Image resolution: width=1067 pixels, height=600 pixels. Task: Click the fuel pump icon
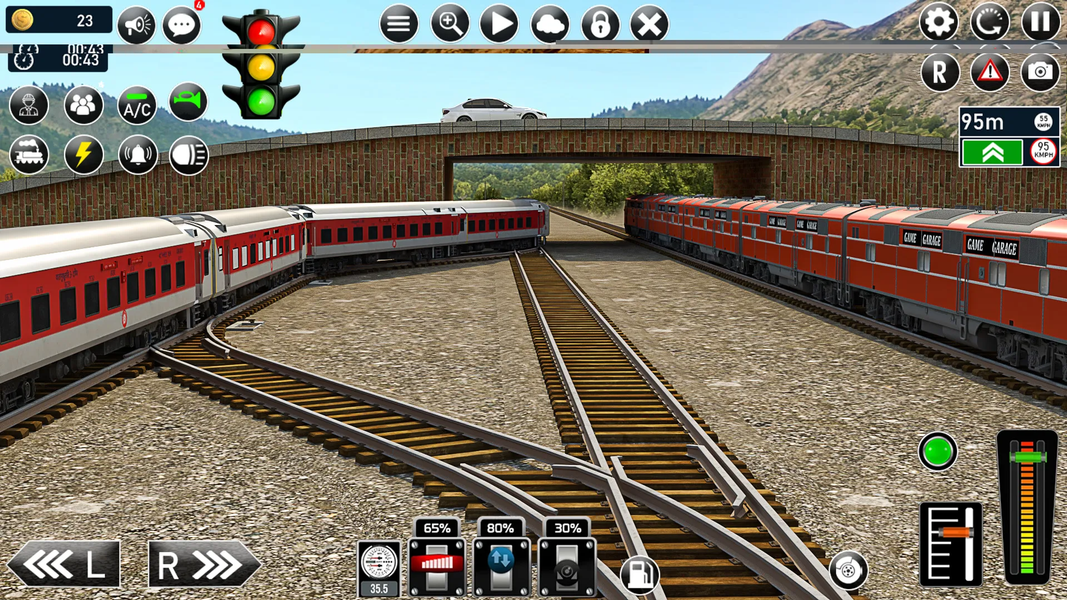639,574
